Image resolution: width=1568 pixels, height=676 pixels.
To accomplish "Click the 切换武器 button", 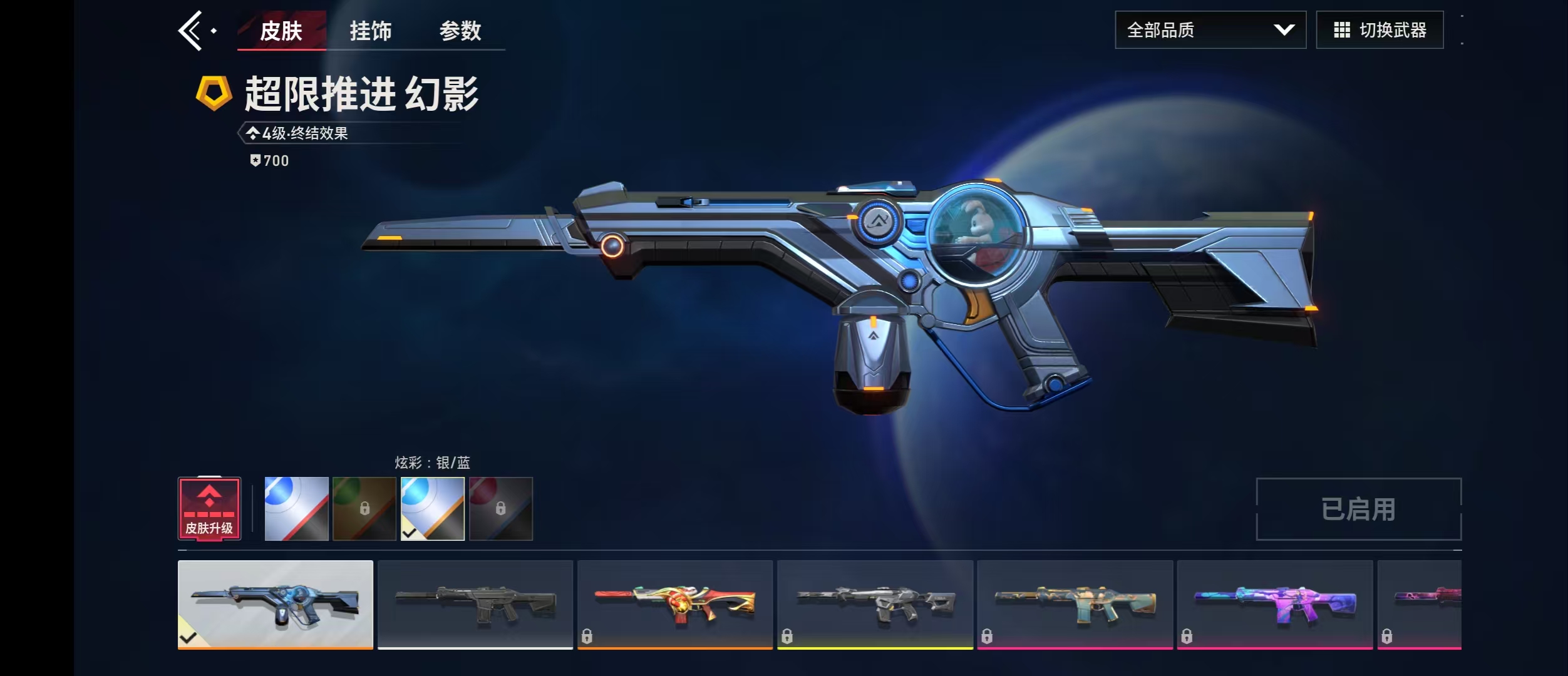I will (1380, 30).
